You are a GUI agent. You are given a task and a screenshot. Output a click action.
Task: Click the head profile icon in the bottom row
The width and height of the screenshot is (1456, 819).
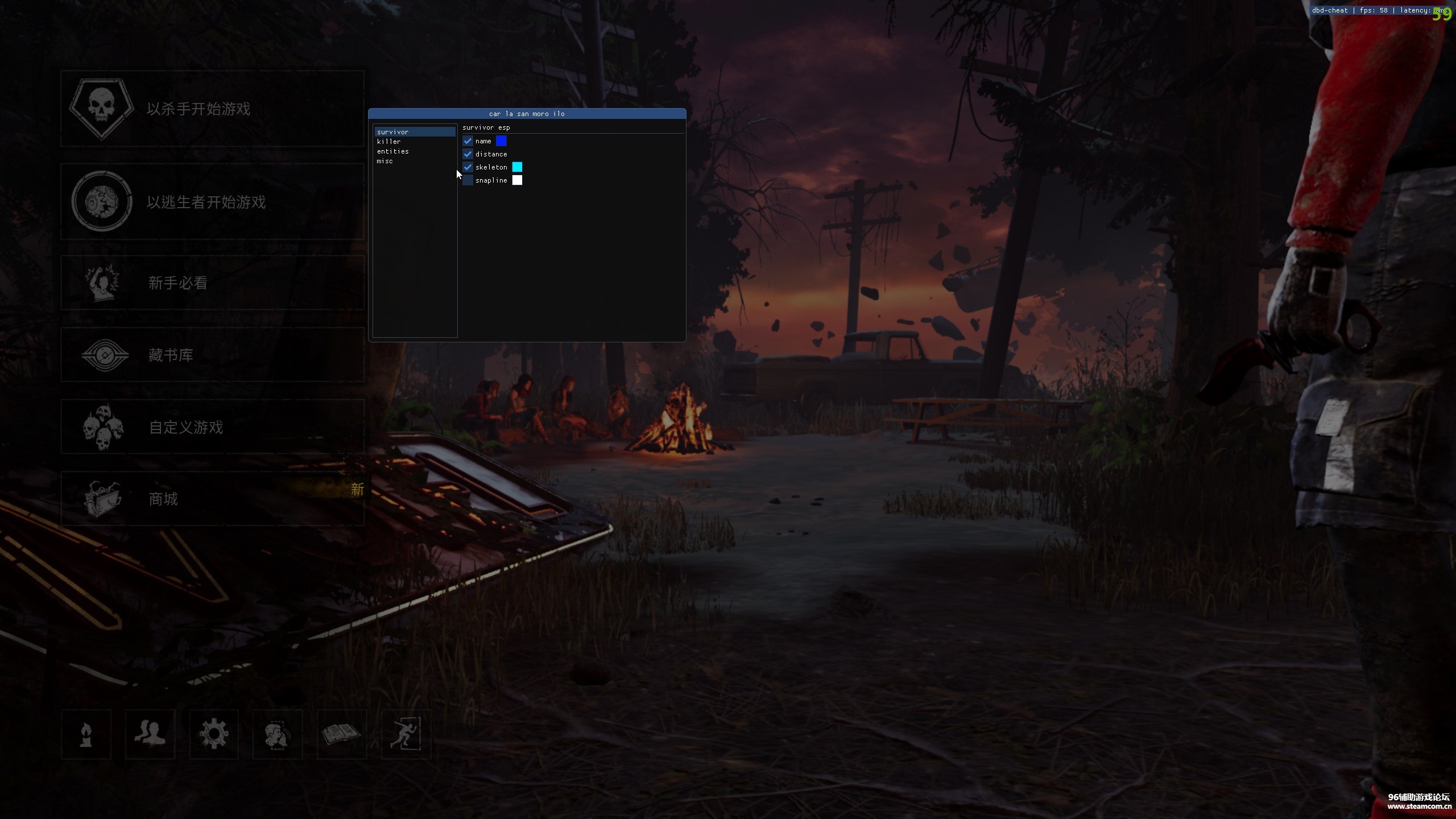click(278, 734)
